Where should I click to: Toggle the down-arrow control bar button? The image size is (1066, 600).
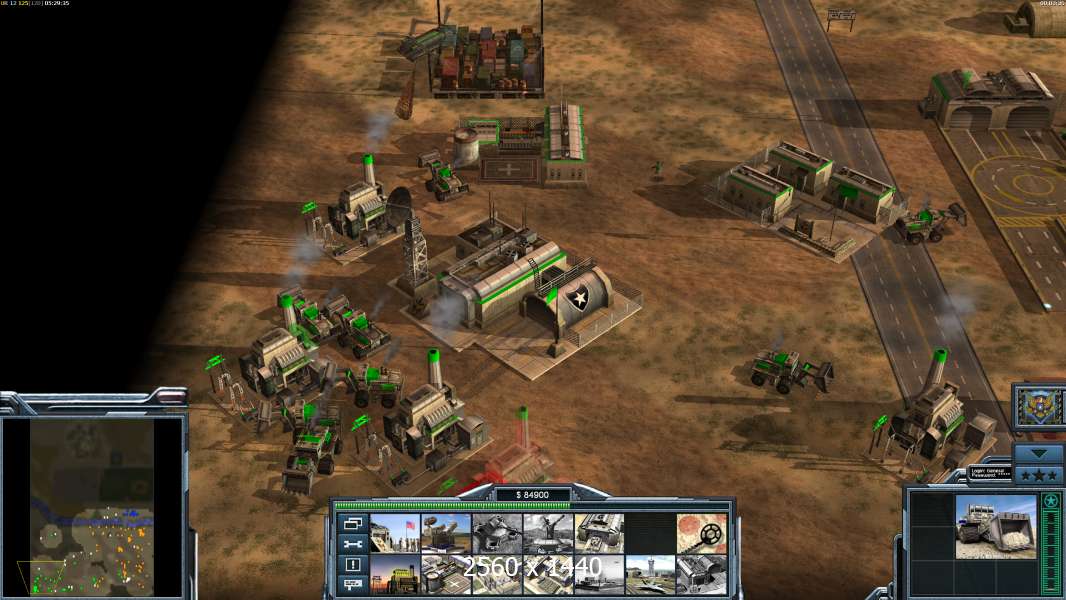point(1038,452)
